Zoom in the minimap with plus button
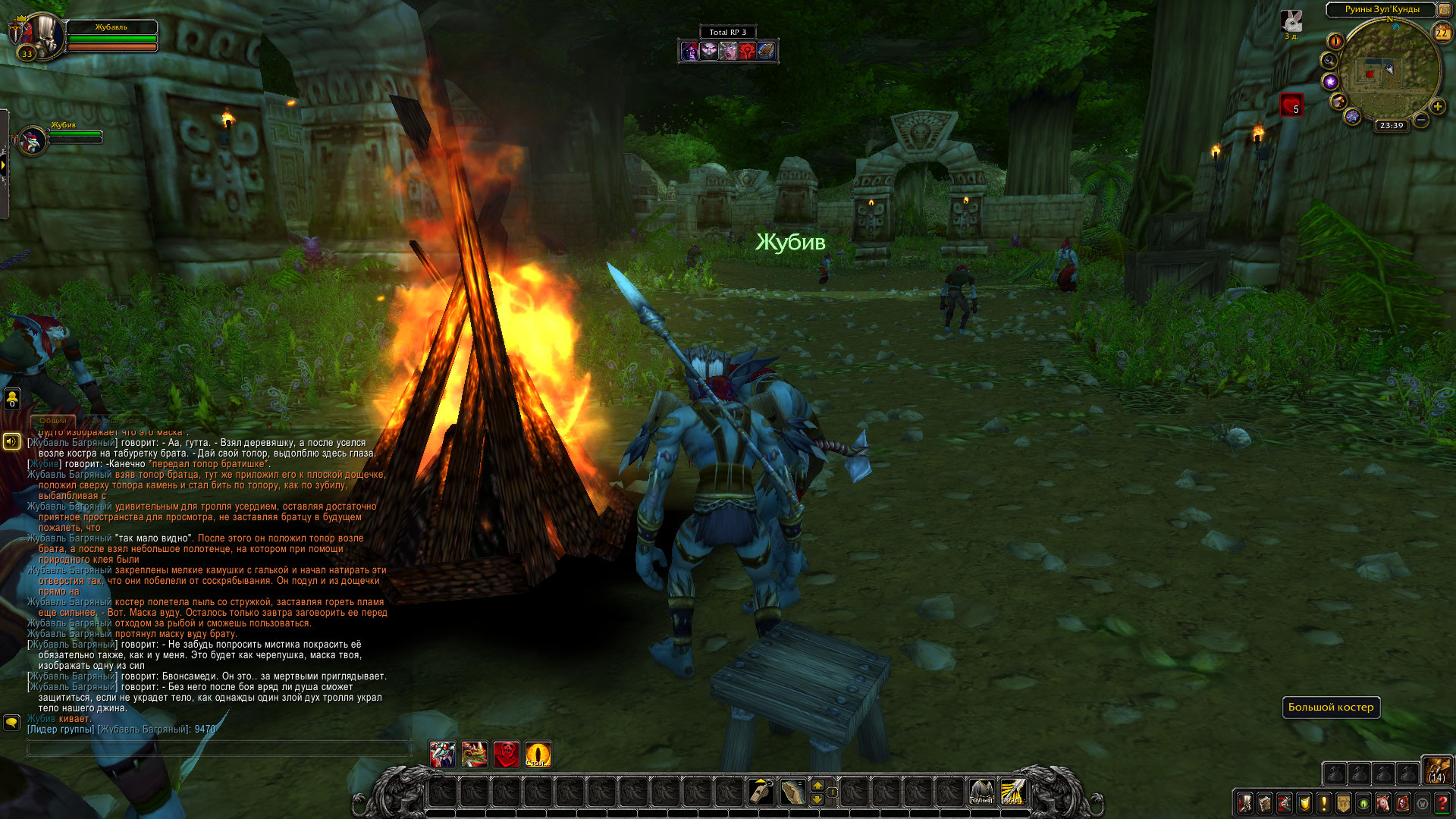The image size is (1456, 819). click(1437, 106)
